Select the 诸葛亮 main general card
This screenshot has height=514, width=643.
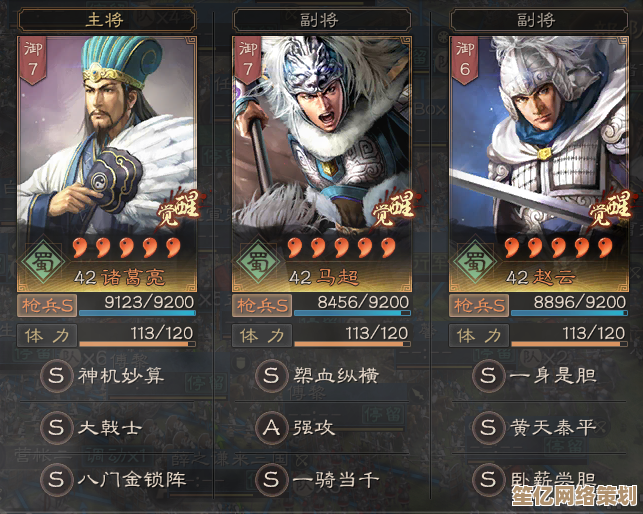[x=106, y=150]
